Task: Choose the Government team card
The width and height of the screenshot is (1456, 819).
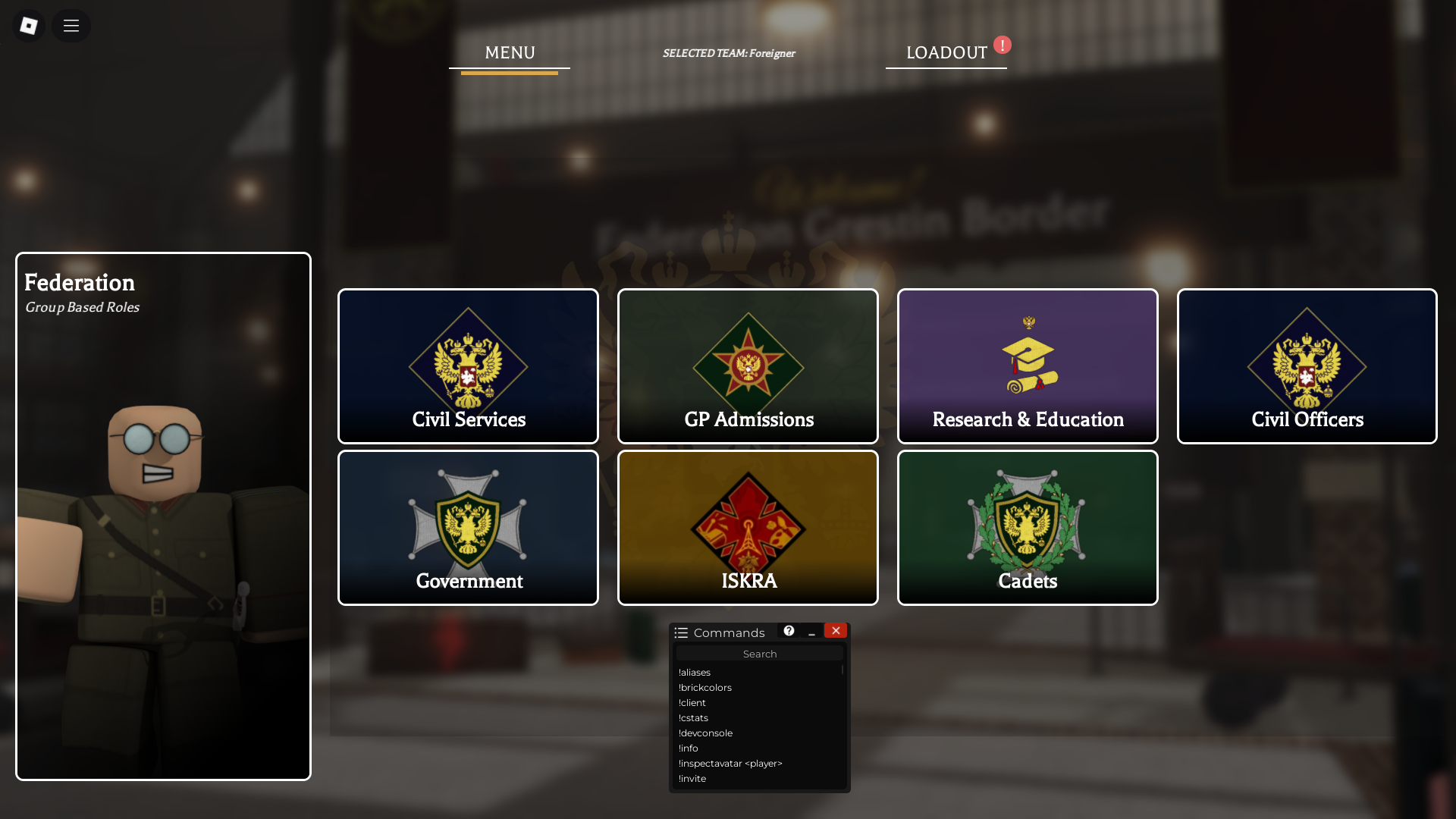Action: point(468,528)
